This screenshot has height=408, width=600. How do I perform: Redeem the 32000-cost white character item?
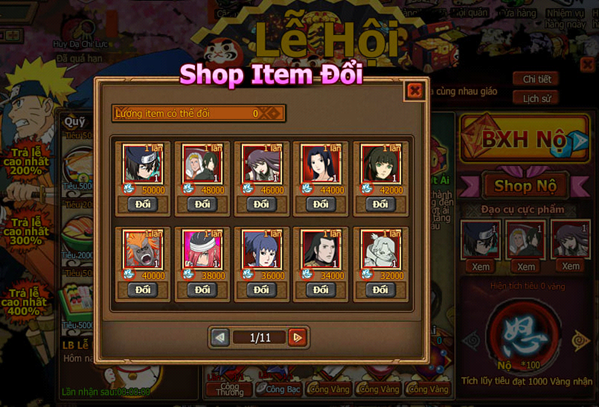tap(379, 290)
